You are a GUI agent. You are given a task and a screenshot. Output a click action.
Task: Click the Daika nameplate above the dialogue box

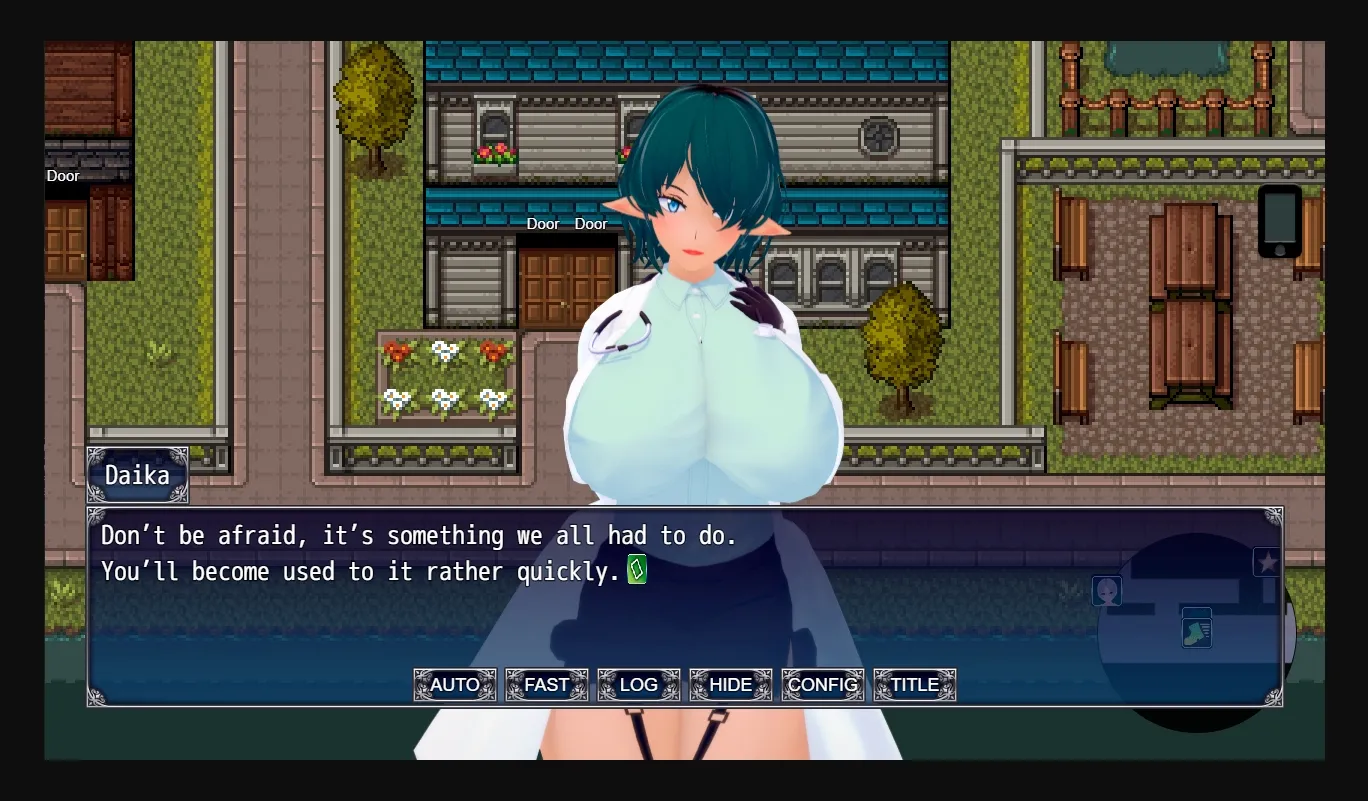pos(136,475)
